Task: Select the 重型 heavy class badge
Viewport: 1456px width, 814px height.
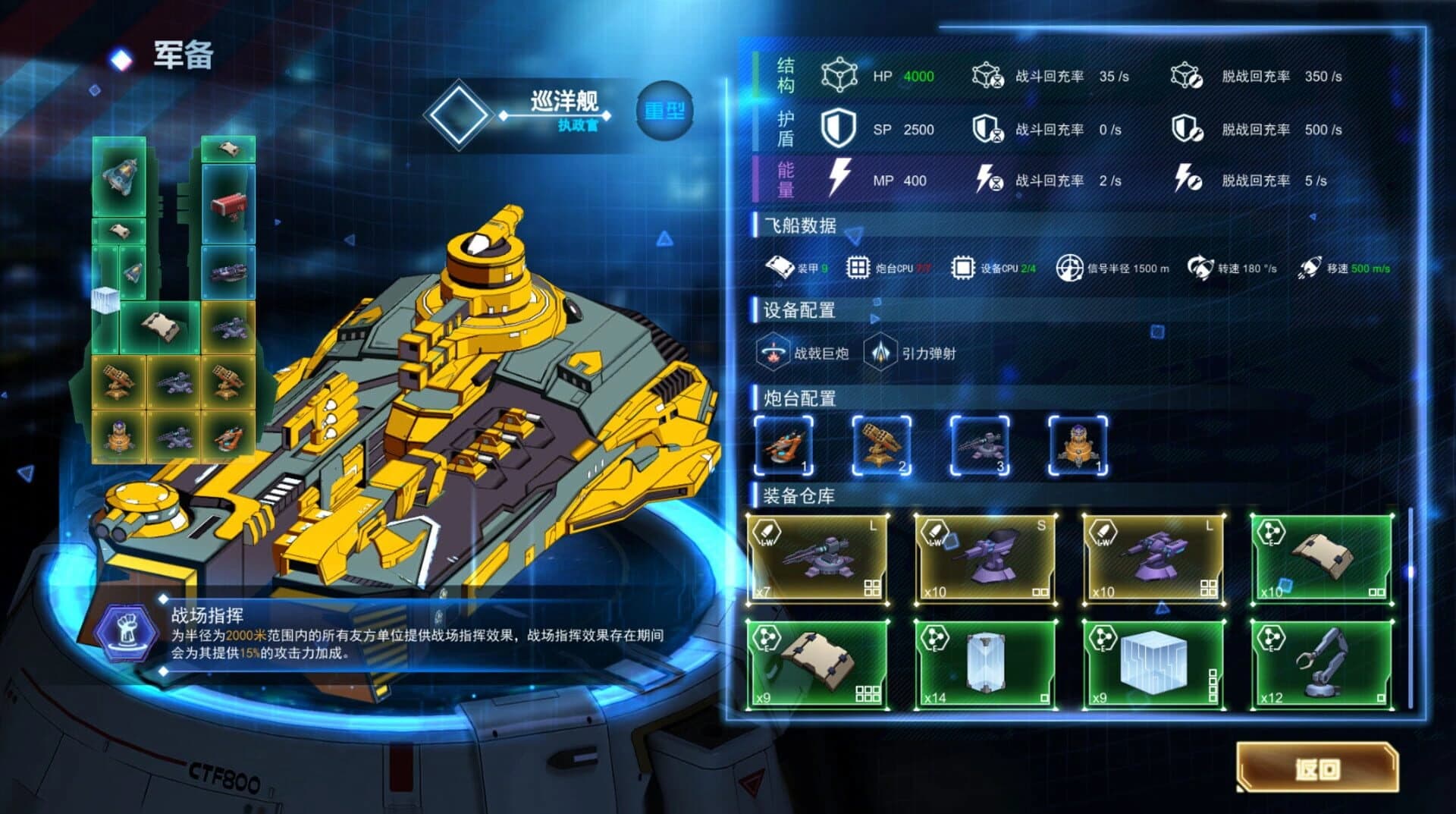Action: click(664, 112)
